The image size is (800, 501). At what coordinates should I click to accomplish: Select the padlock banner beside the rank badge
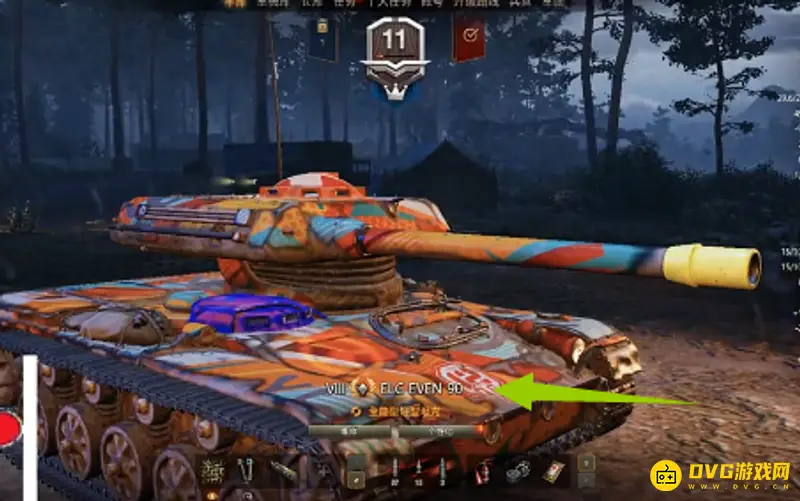[x=322, y=40]
